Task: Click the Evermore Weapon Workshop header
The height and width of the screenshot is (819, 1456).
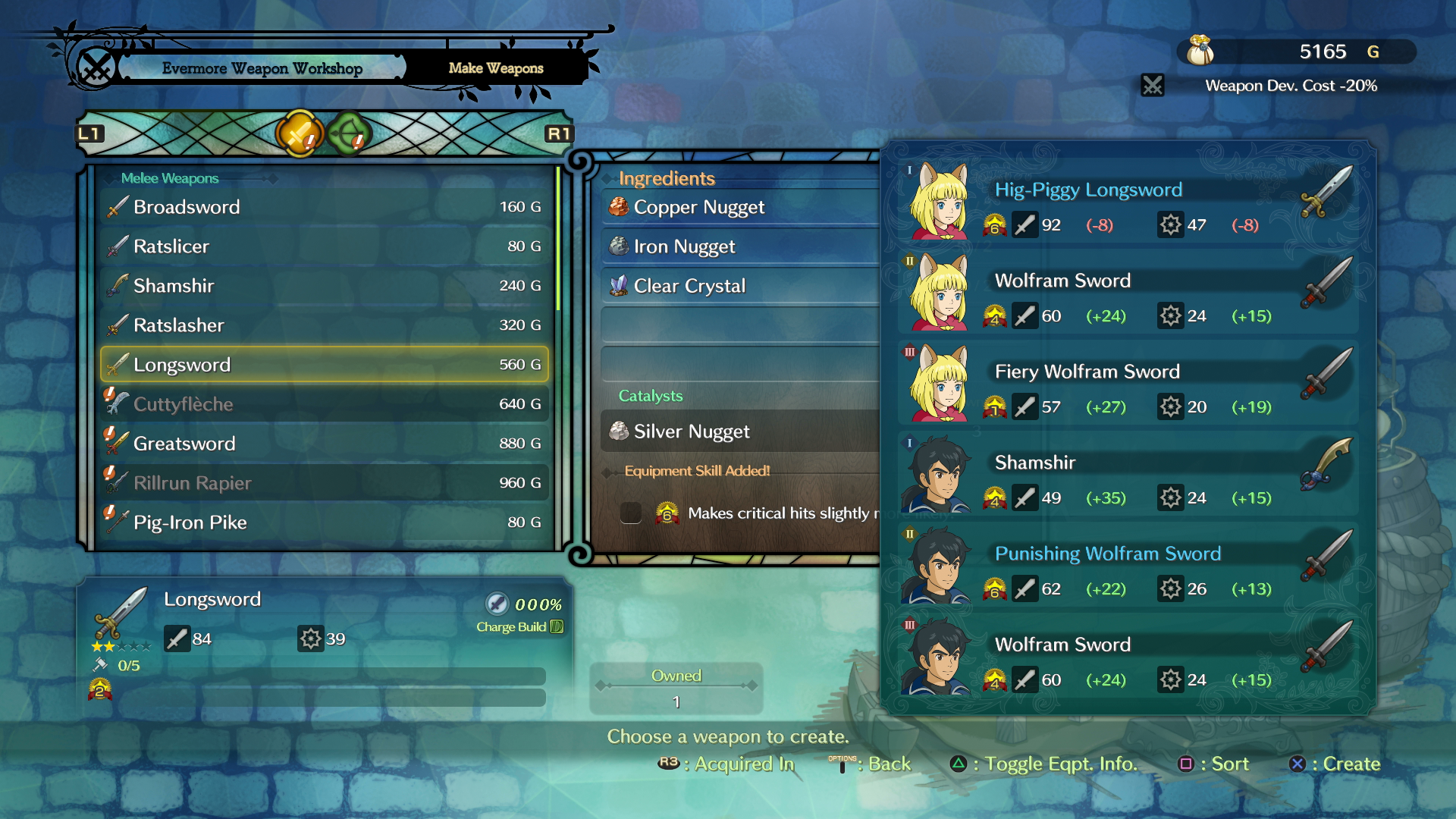Action: coord(262,67)
